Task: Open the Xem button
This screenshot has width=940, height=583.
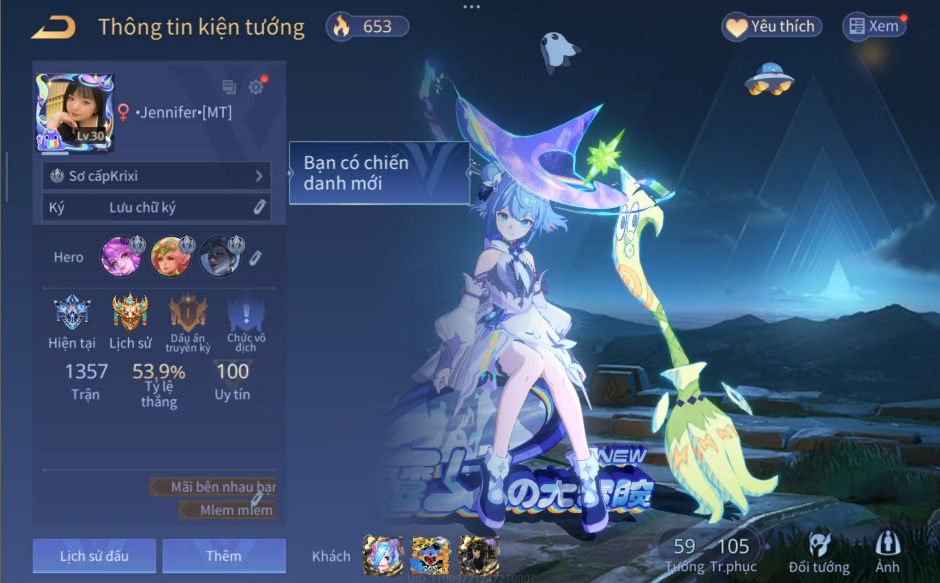Action: point(874,27)
